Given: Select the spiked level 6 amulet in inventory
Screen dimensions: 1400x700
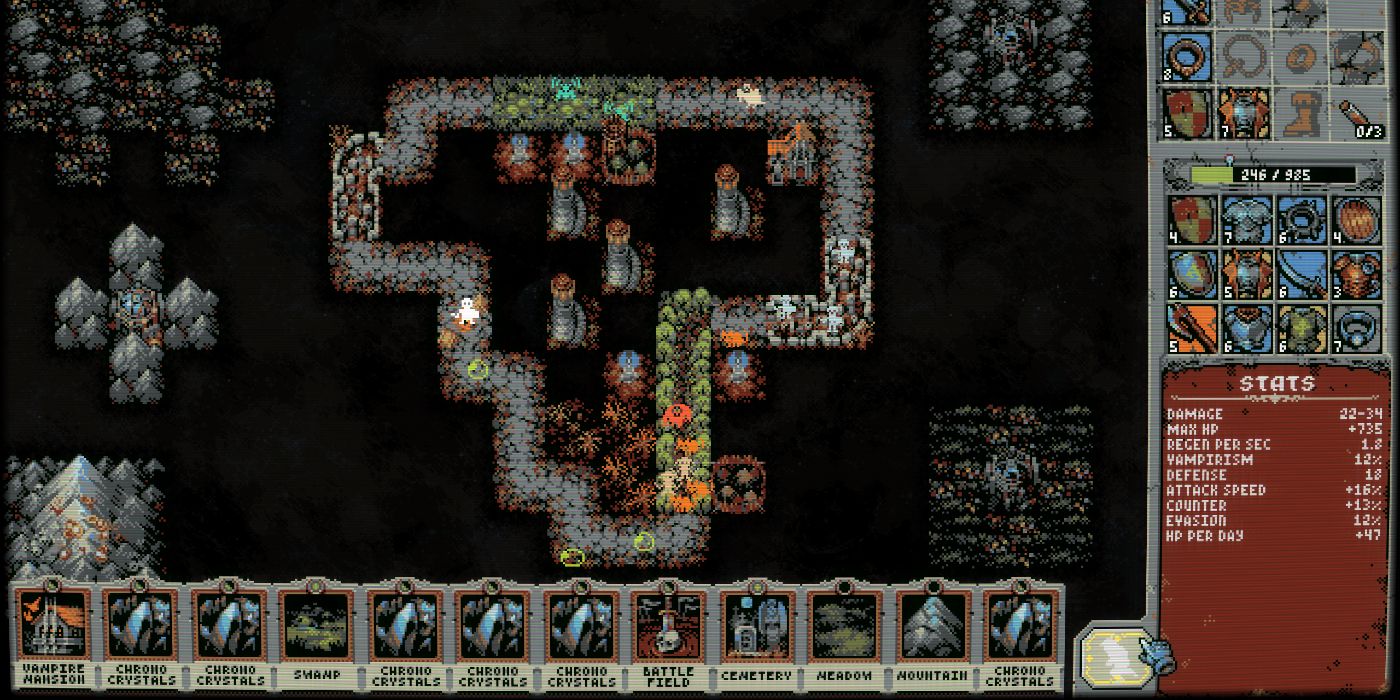Looking at the screenshot, I should pyautogui.click(x=1301, y=220).
